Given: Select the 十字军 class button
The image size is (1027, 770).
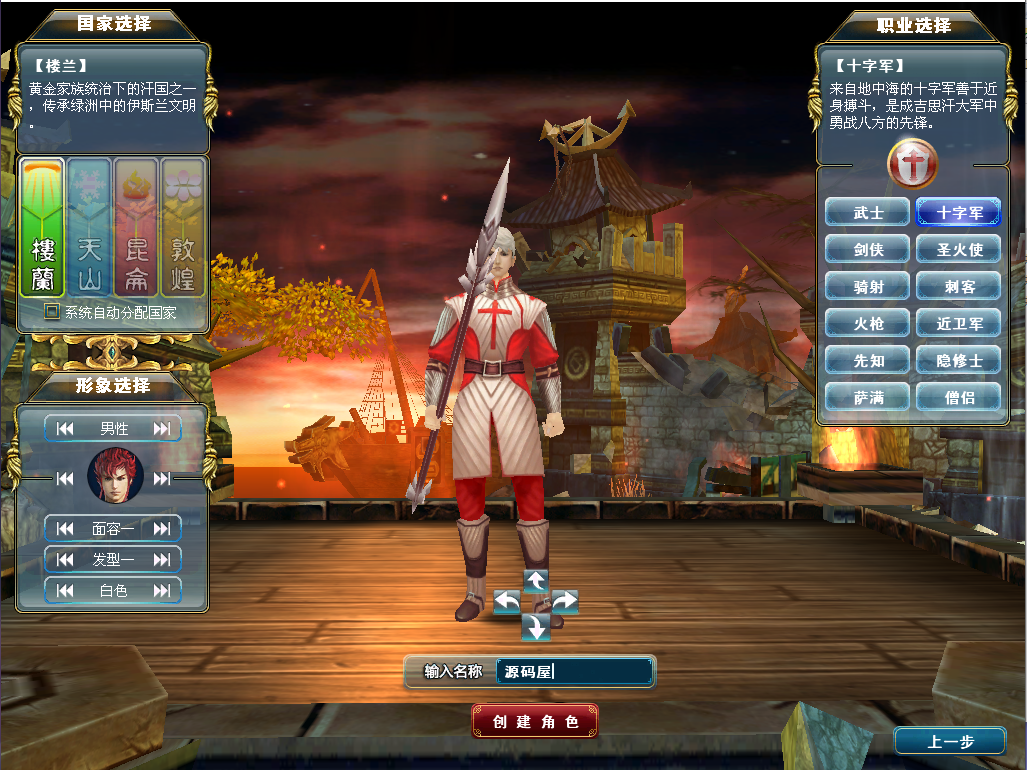Looking at the screenshot, I should [x=958, y=213].
